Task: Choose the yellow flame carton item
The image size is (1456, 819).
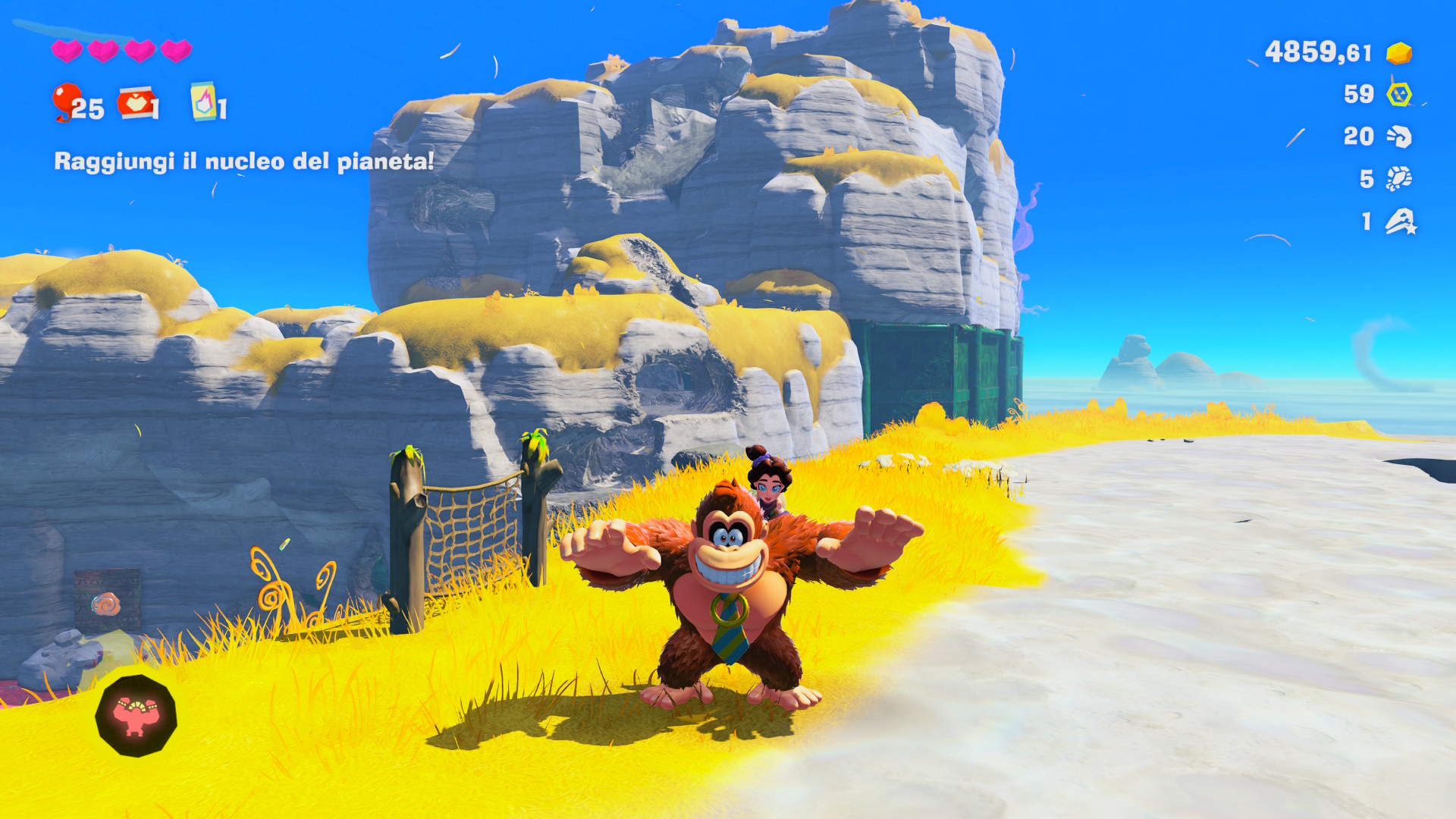Action: (x=202, y=102)
